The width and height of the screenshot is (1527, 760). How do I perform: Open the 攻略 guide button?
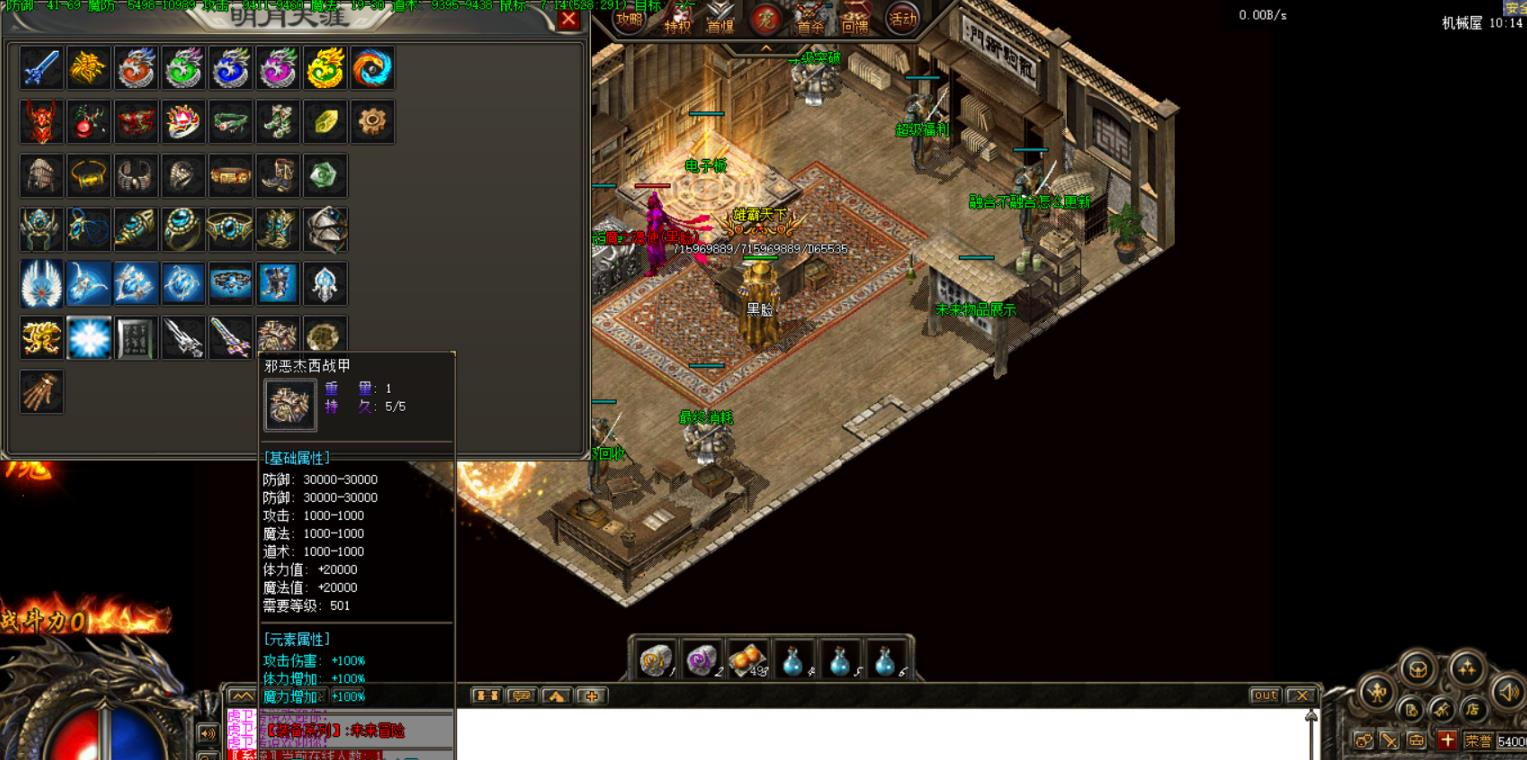pos(629,18)
